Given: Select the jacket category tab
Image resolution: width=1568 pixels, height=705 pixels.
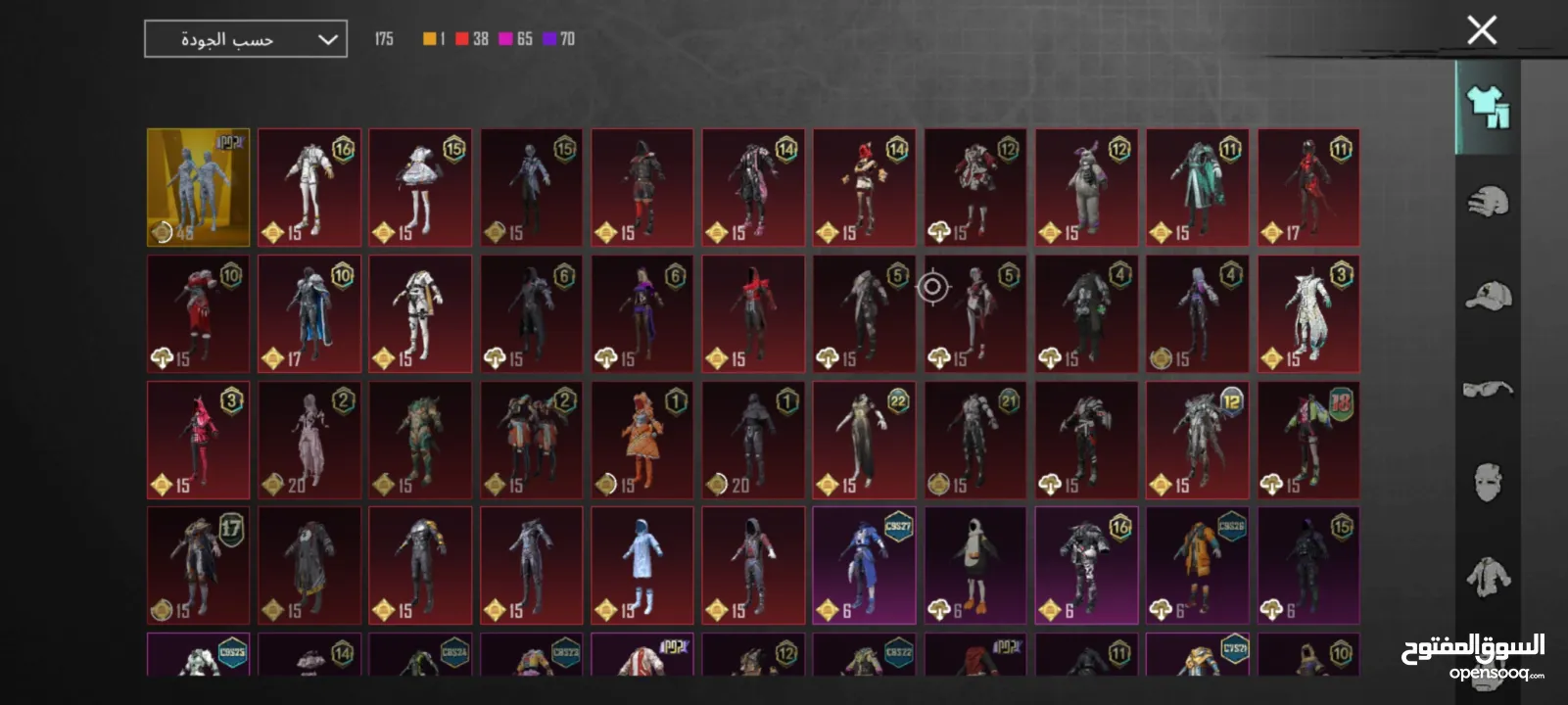Looking at the screenshot, I should pos(1487,576).
